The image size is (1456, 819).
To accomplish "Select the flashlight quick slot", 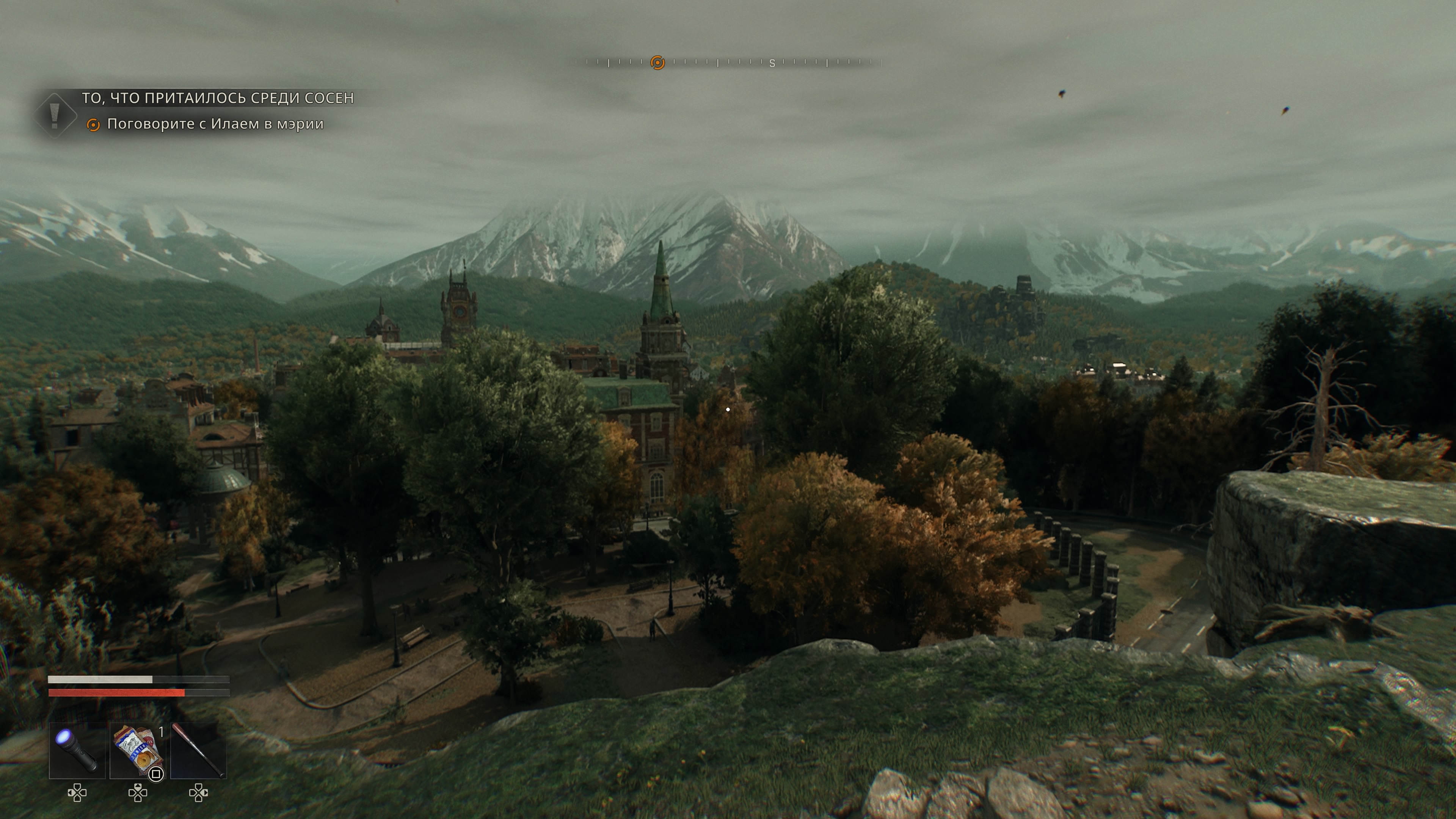I will (x=77, y=751).
